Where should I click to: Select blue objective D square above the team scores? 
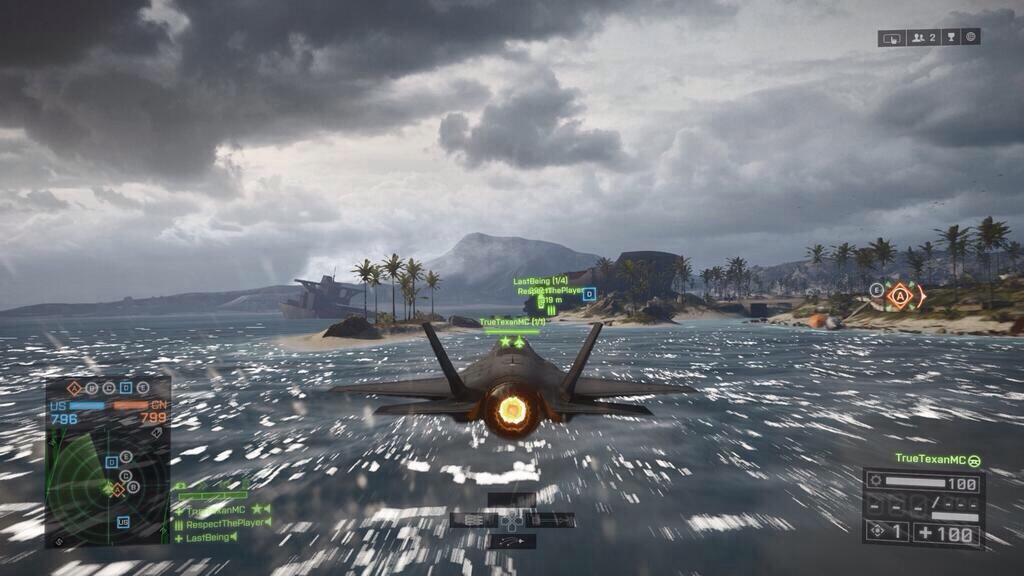126,388
